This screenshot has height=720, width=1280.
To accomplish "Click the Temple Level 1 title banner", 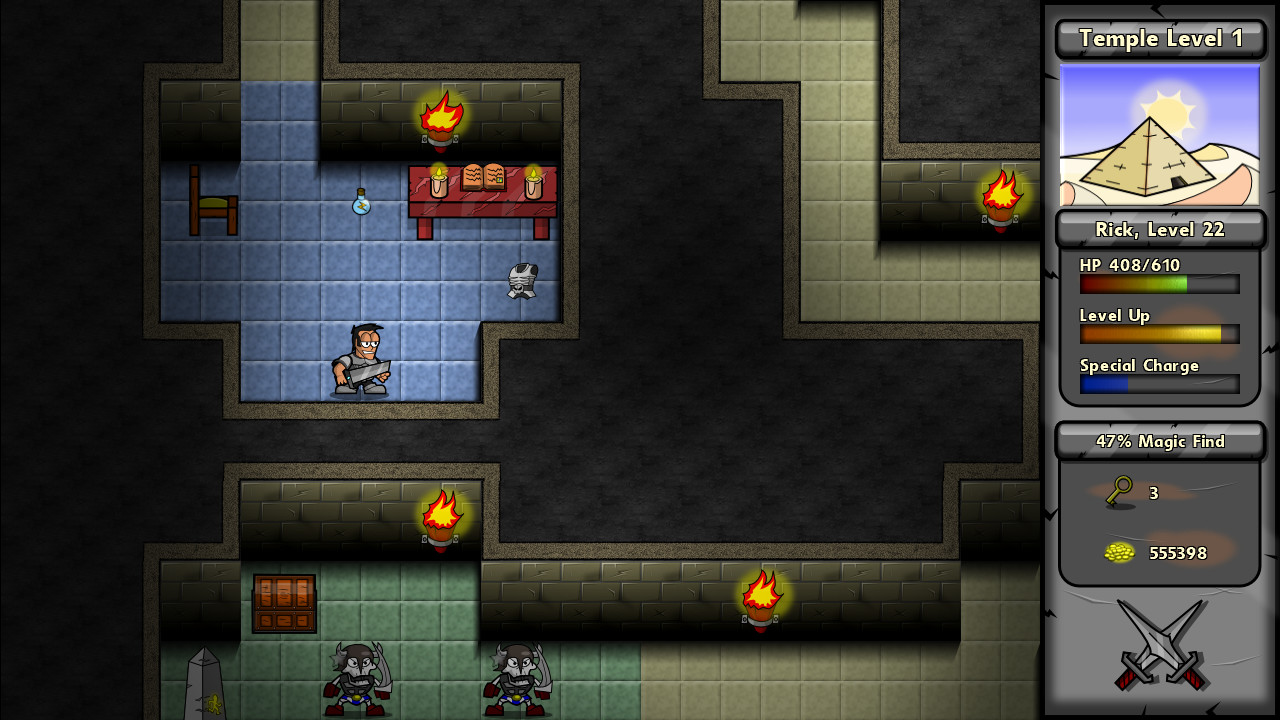I will [x=1159, y=39].
